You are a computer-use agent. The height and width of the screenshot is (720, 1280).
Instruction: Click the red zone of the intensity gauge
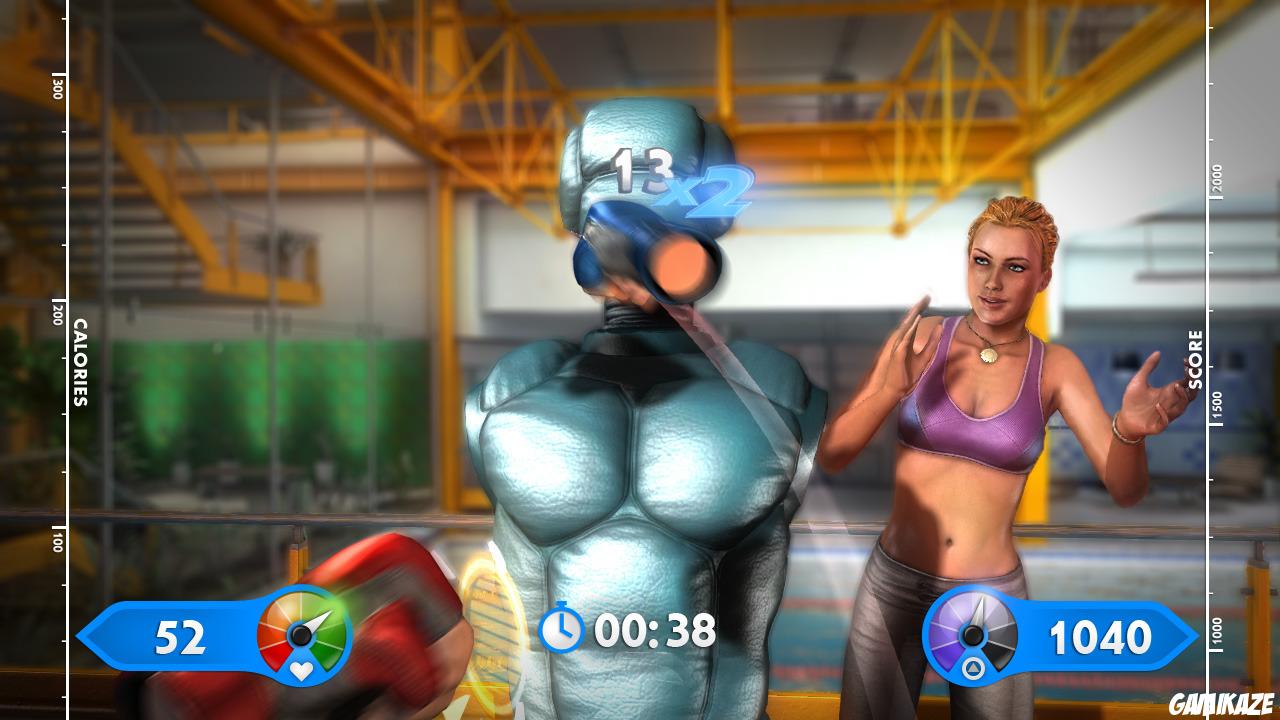coord(274,650)
